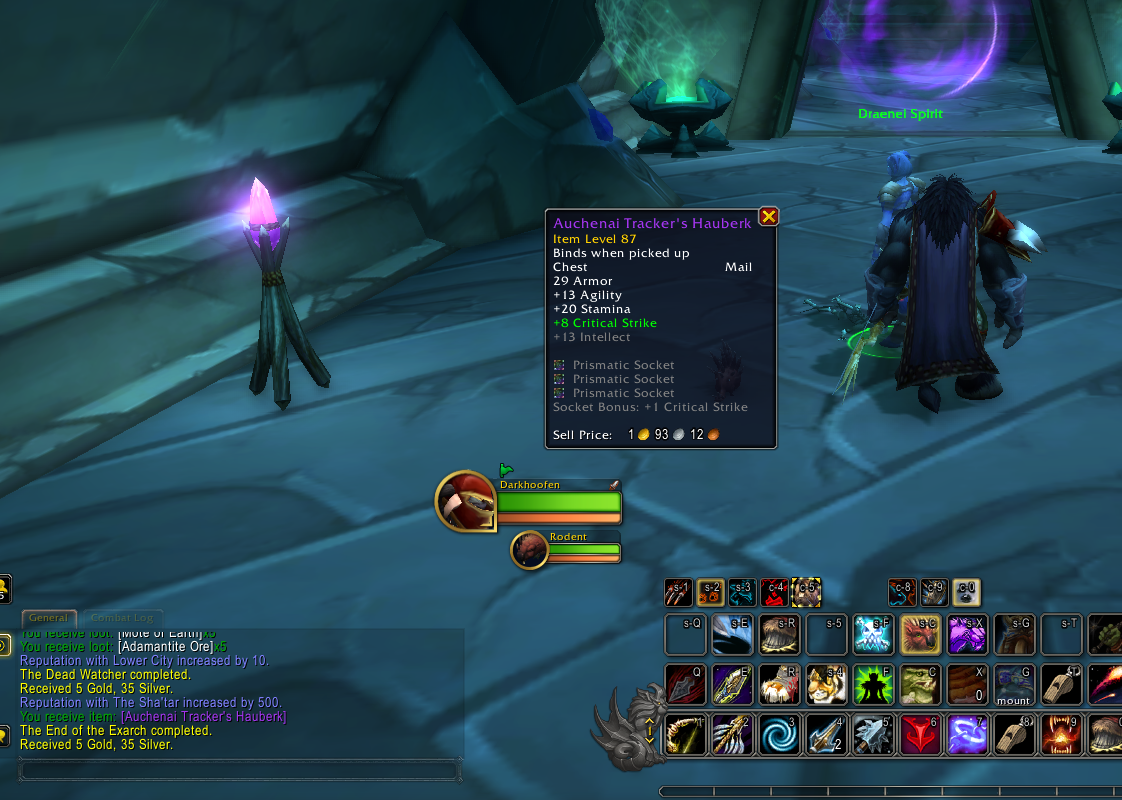Image resolution: width=1122 pixels, height=800 pixels.
Task: Use the blue swirl ability on key 3
Action: pyautogui.click(x=777, y=734)
